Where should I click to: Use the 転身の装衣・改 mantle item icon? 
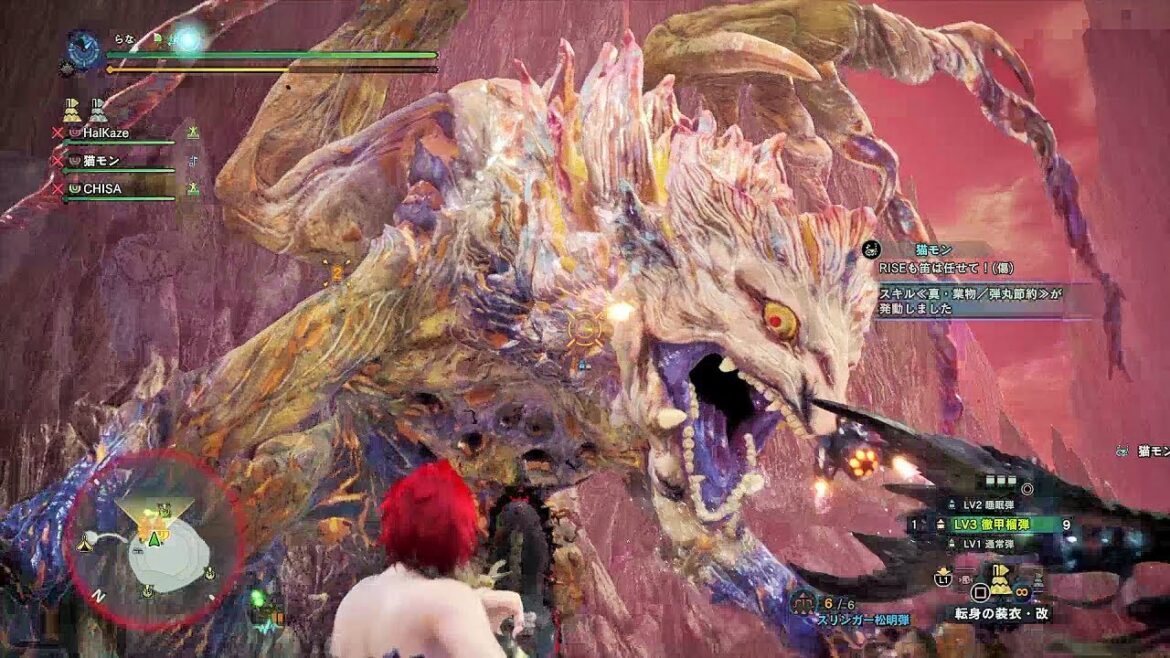click(x=1000, y=584)
